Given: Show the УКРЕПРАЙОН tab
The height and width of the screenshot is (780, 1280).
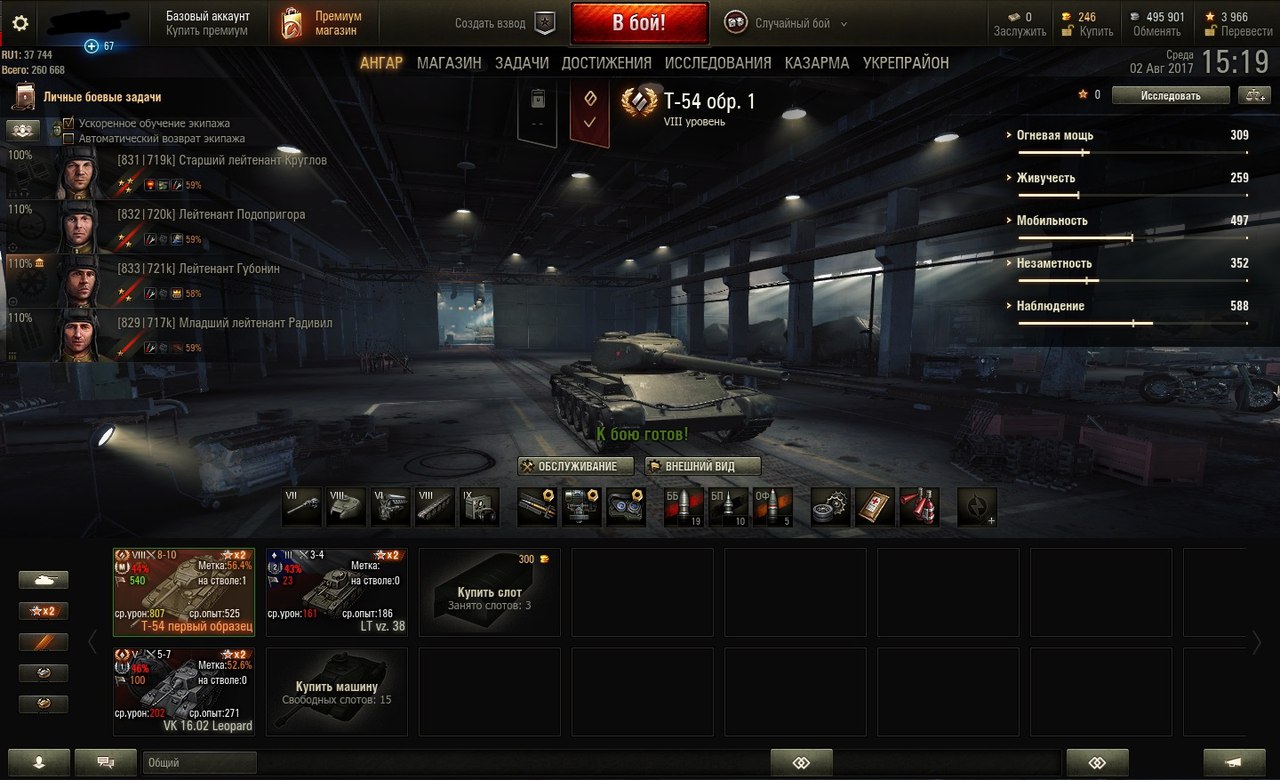Looking at the screenshot, I should [x=906, y=63].
